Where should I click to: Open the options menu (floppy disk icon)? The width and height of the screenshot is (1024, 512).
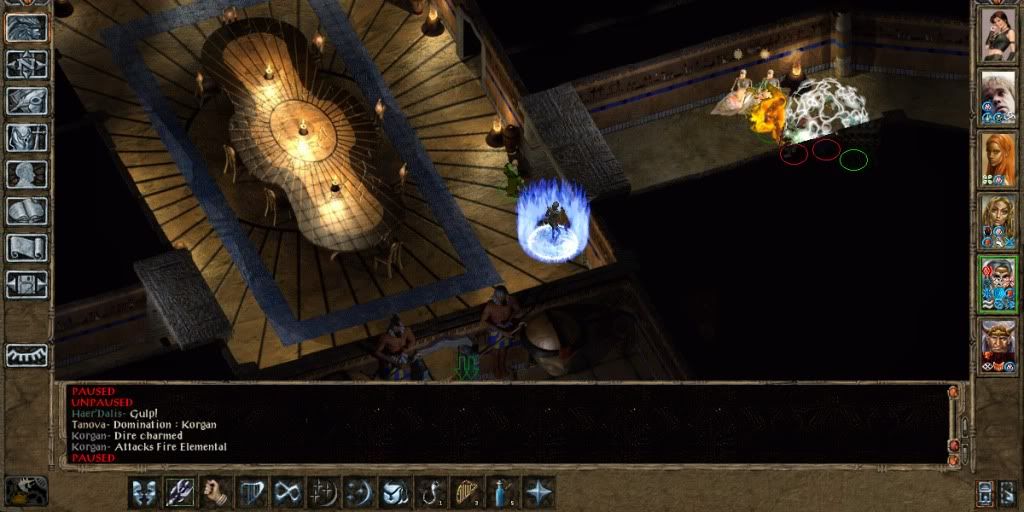26,285
